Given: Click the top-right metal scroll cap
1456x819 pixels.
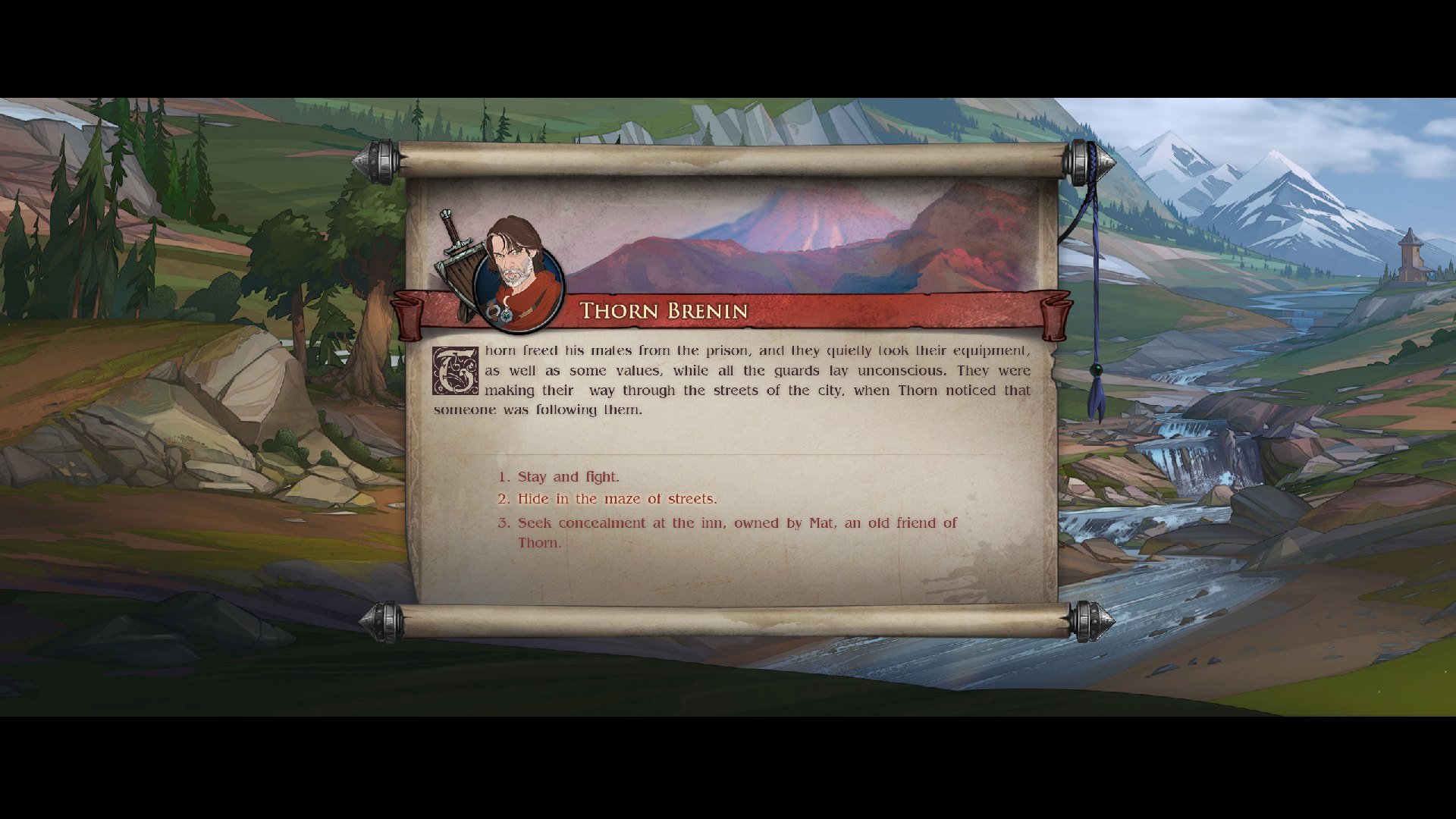Looking at the screenshot, I should (1080, 162).
